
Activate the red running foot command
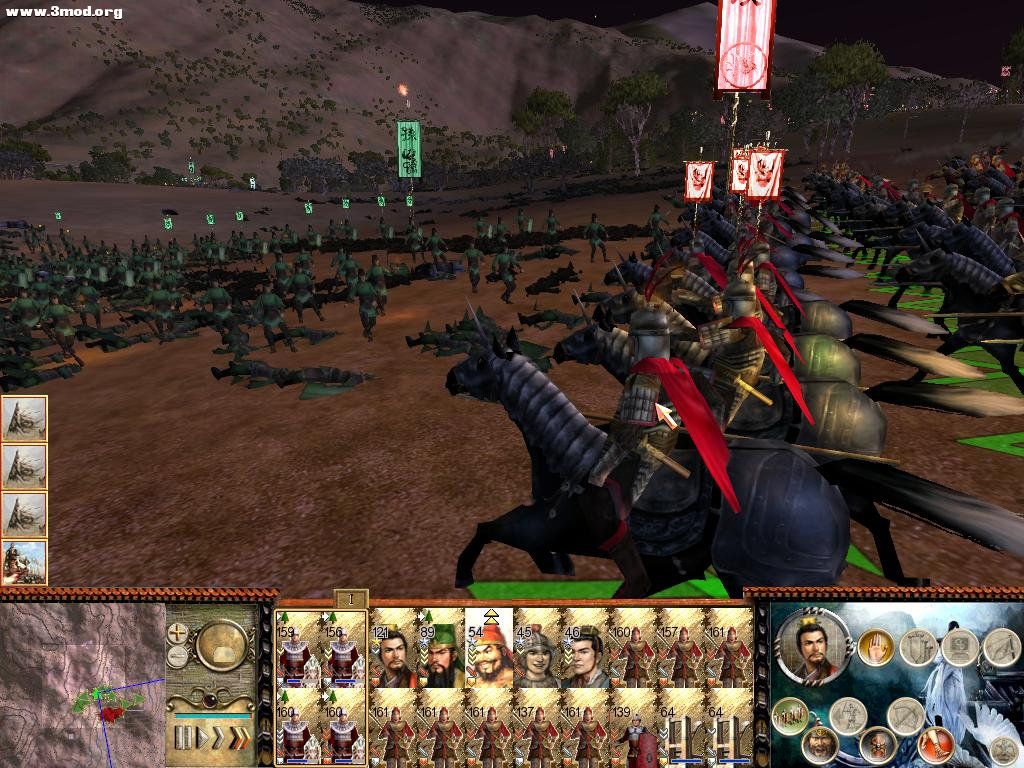pos(936,743)
